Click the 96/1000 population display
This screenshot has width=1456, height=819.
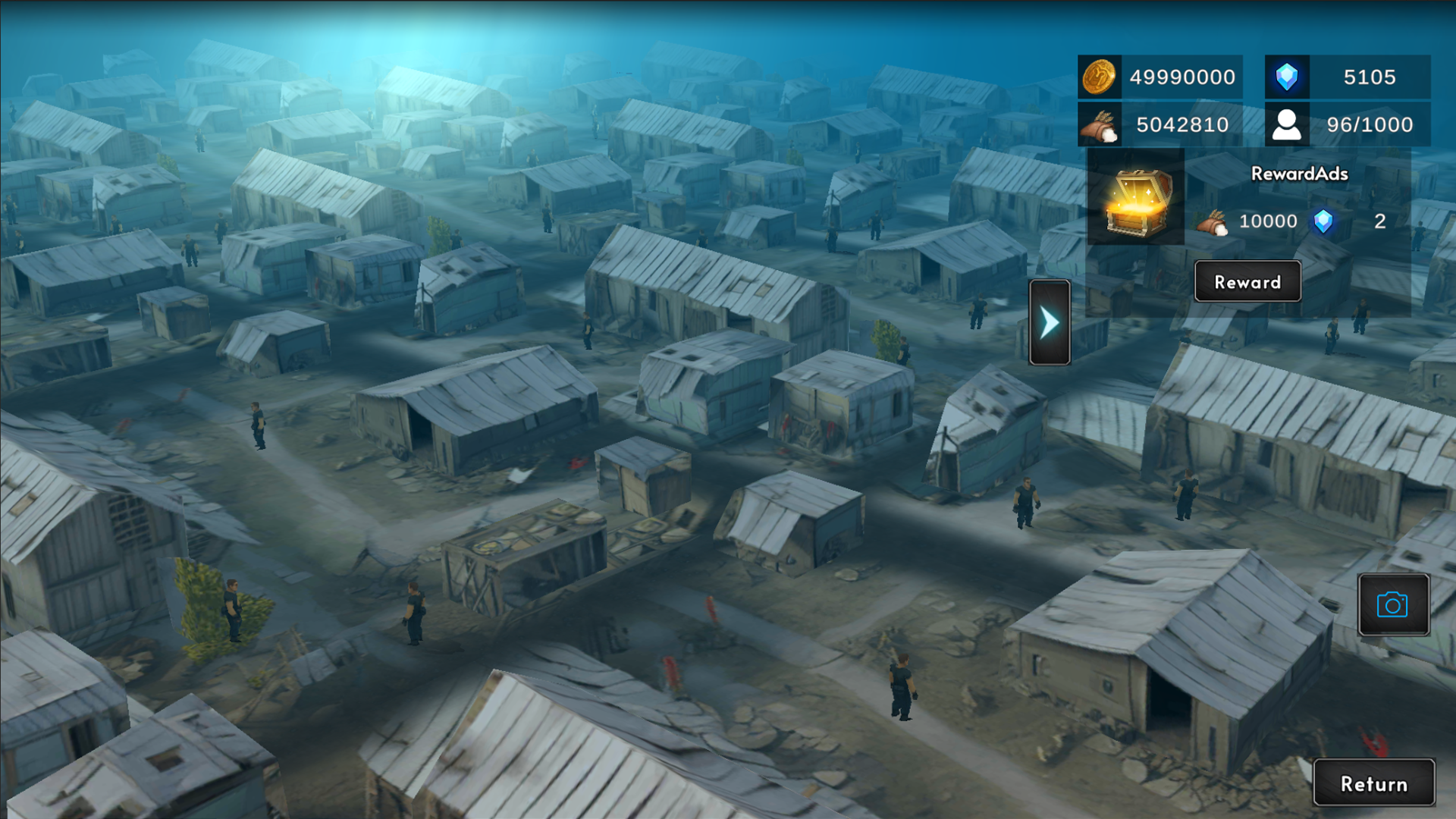point(1370,124)
